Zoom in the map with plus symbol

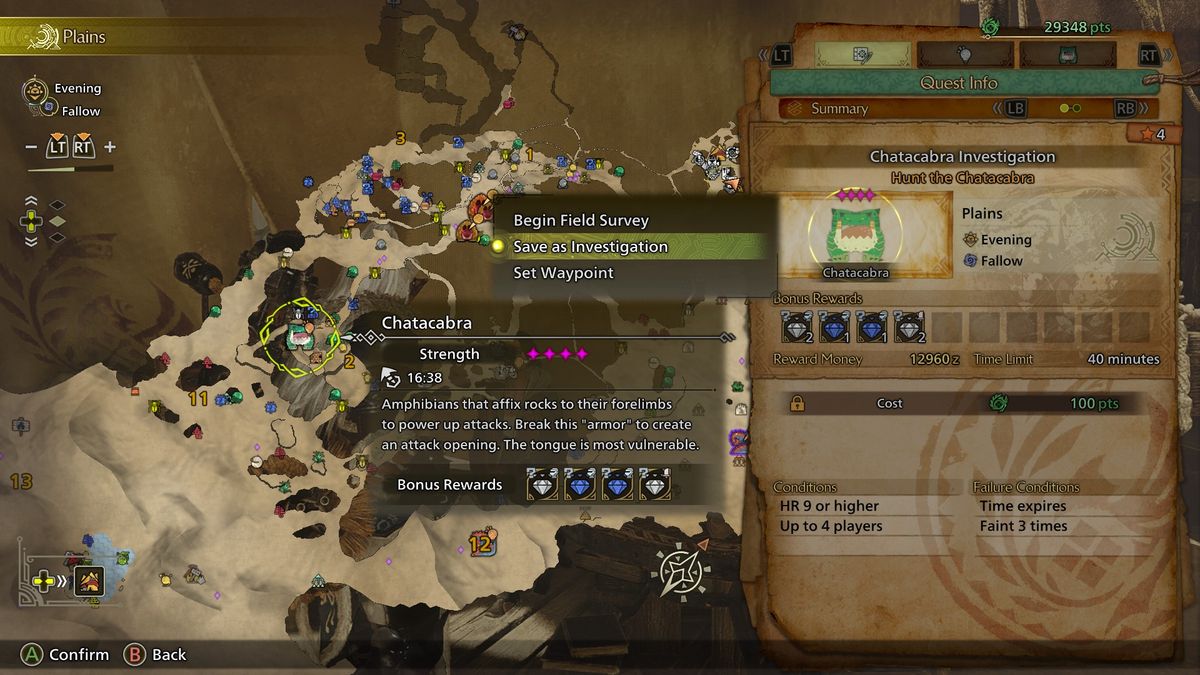click(110, 147)
